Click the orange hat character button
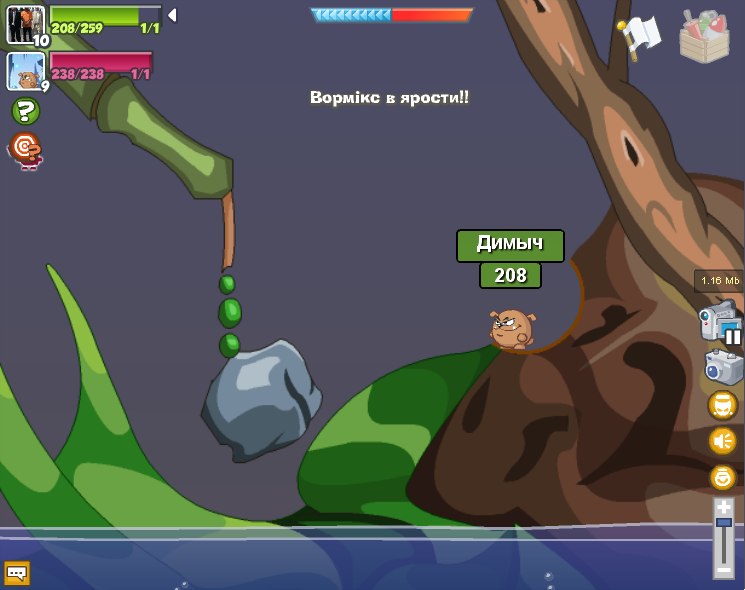 (722, 405)
